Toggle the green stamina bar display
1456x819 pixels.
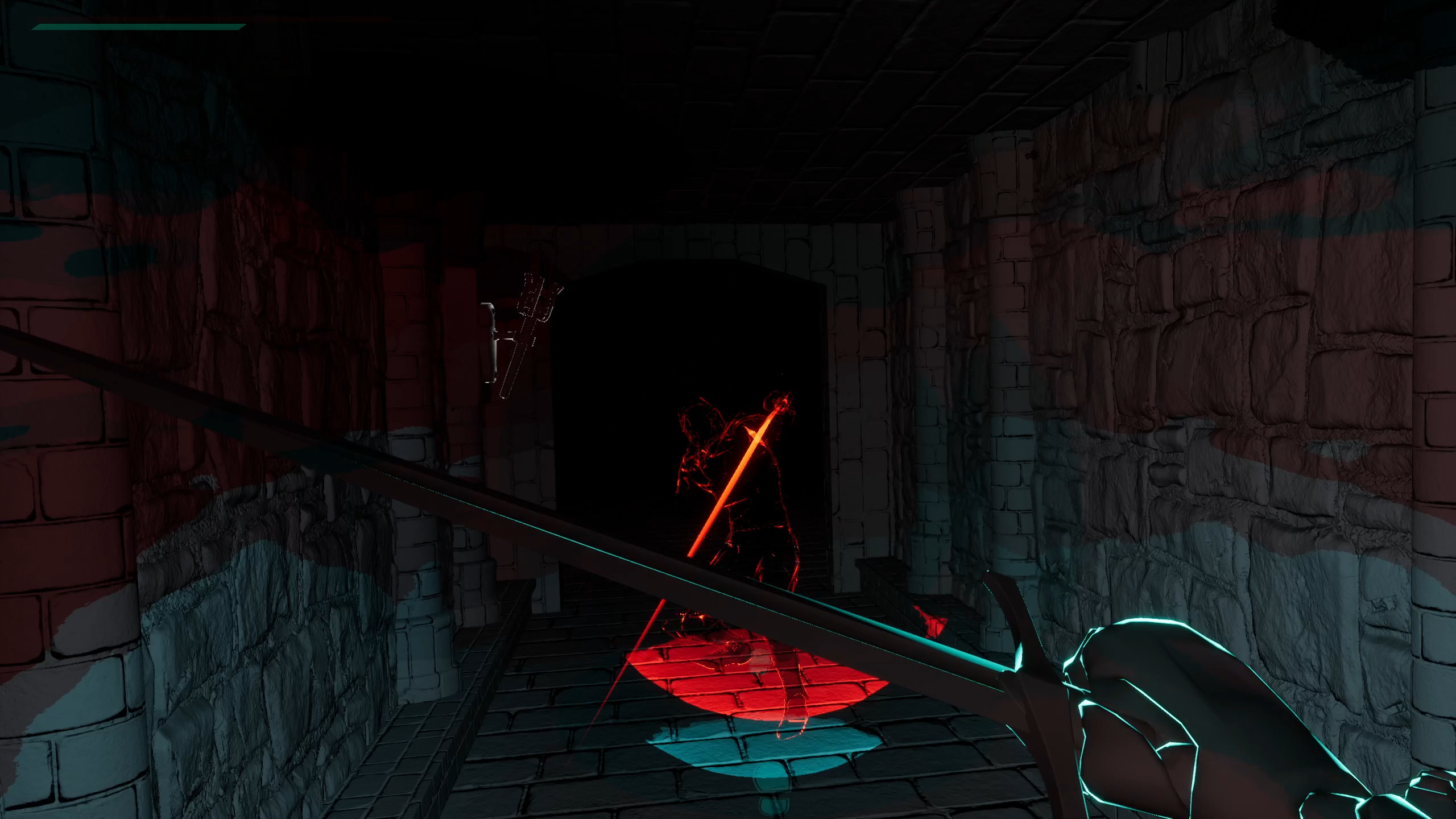[136, 26]
